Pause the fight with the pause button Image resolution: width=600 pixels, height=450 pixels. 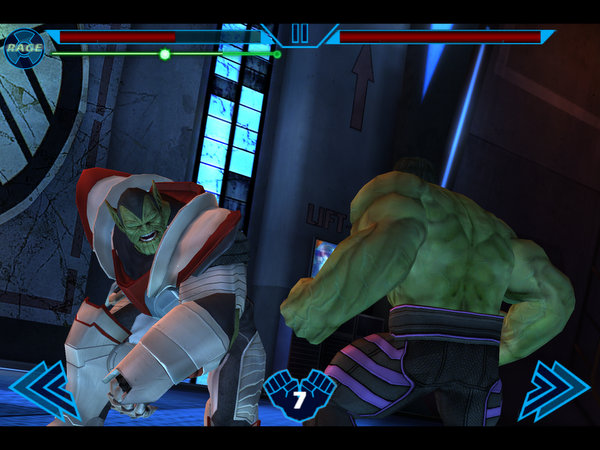(300, 34)
